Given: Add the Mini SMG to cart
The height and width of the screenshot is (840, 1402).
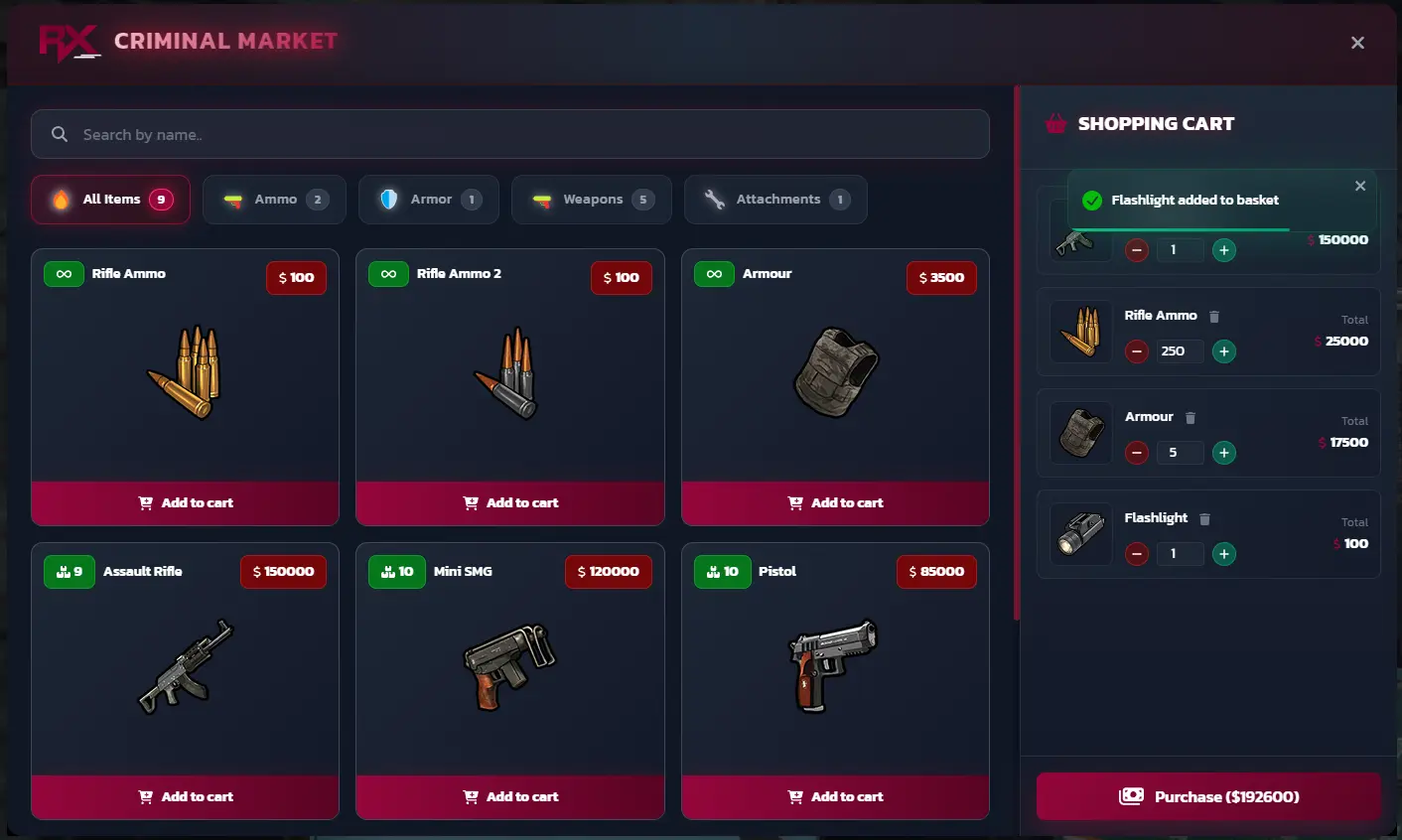Looking at the screenshot, I should (509, 796).
